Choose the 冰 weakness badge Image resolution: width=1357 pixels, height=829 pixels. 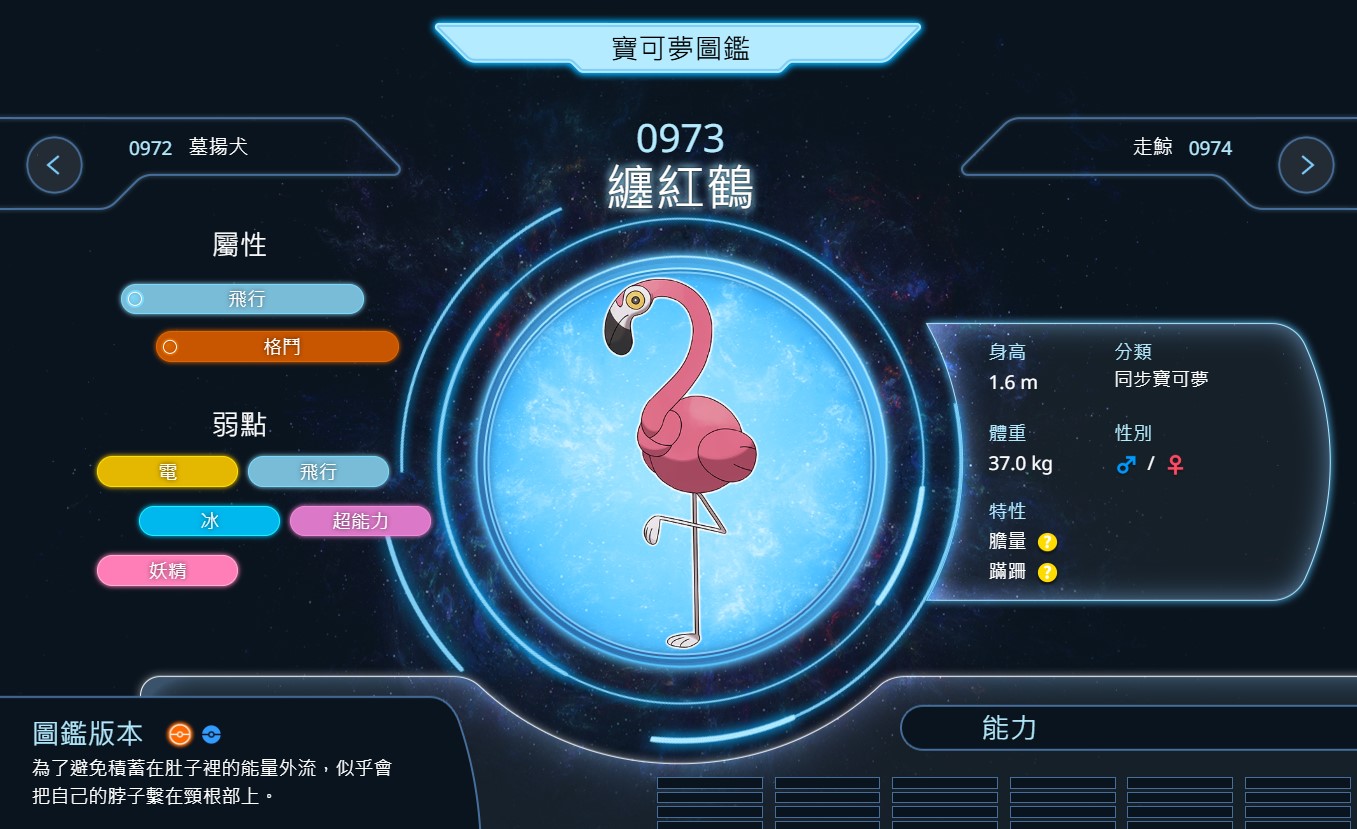pyautogui.click(x=209, y=521)
